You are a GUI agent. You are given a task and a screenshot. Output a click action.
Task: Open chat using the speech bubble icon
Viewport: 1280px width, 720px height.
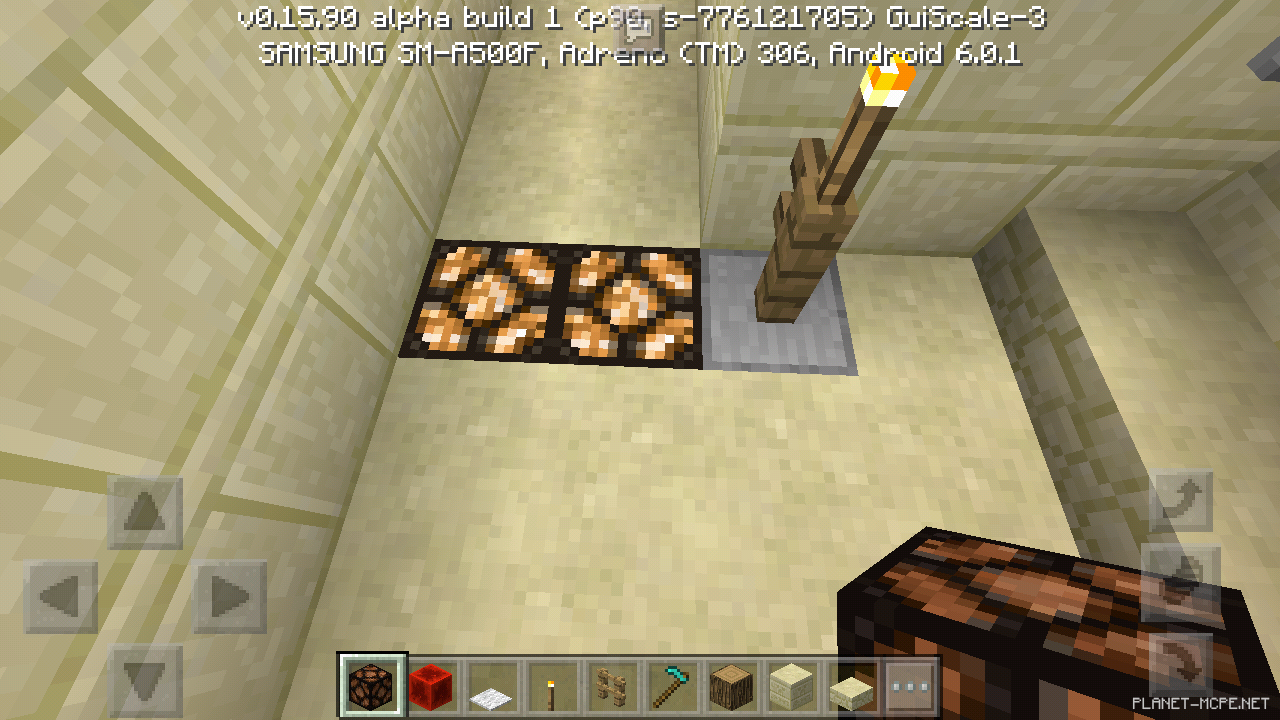[640, 30]
